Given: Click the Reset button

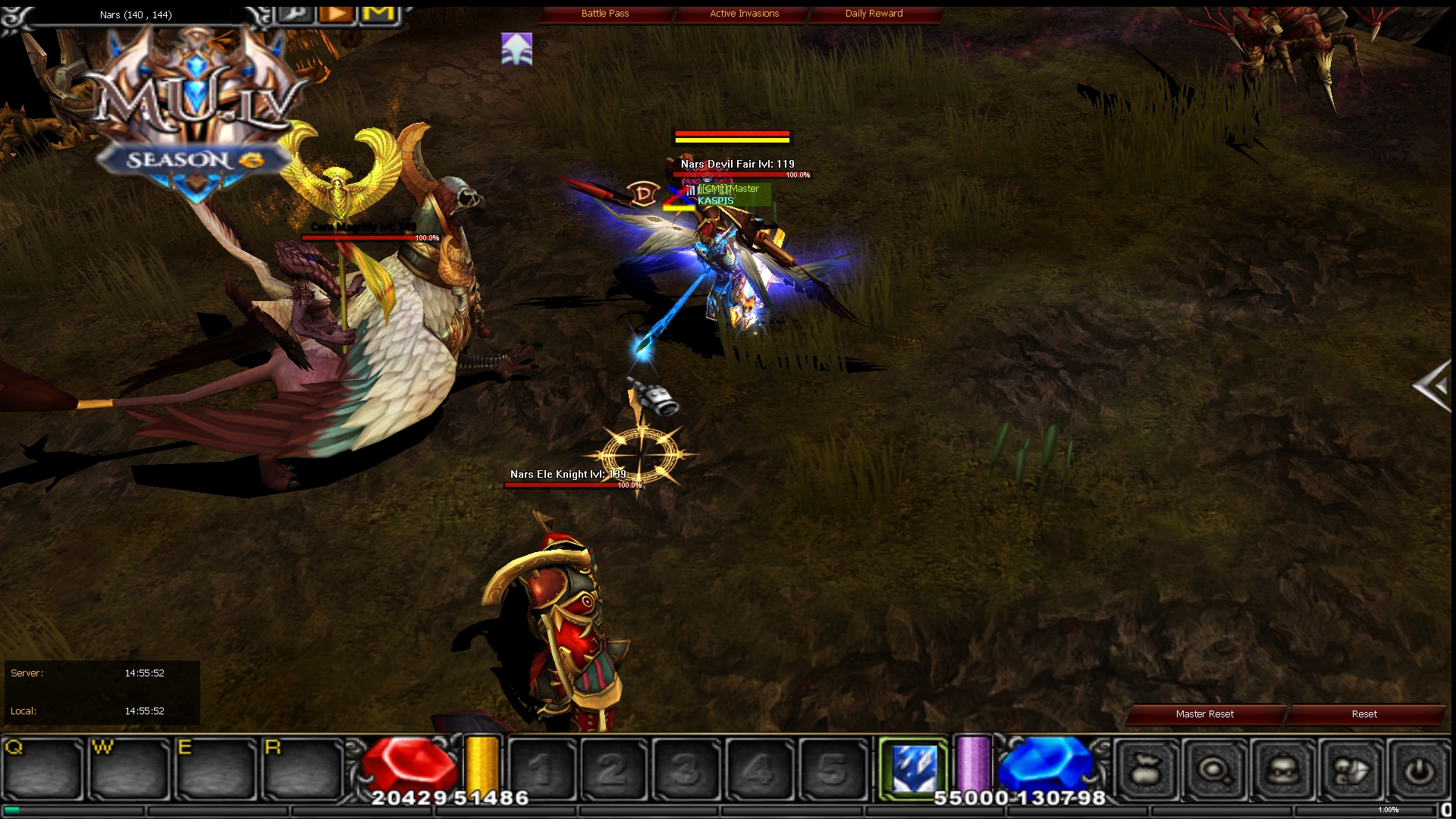Looking at the screenshot, I should tap(1364, 714).
